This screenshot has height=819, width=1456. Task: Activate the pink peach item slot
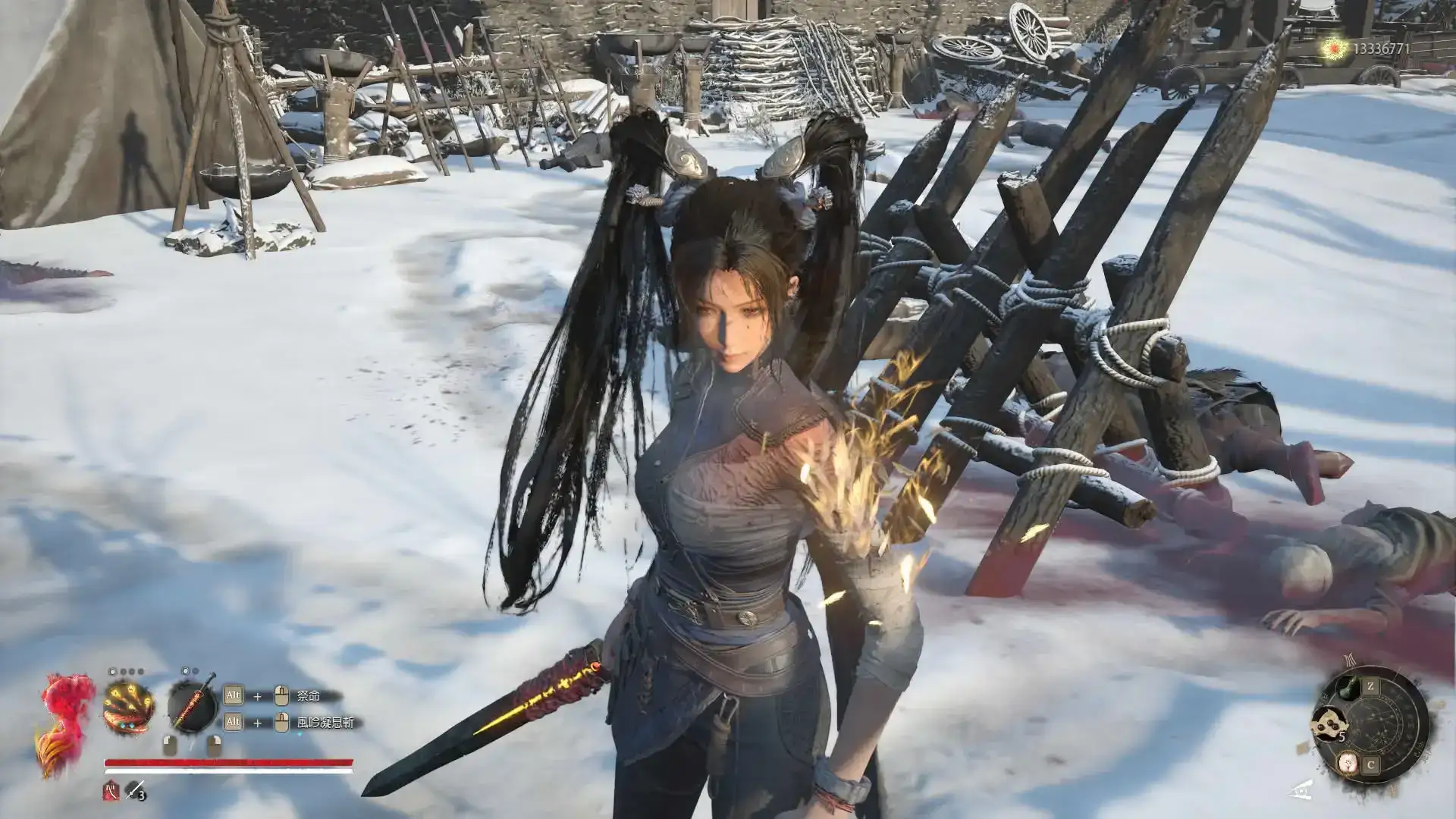tap(1348, 763)
